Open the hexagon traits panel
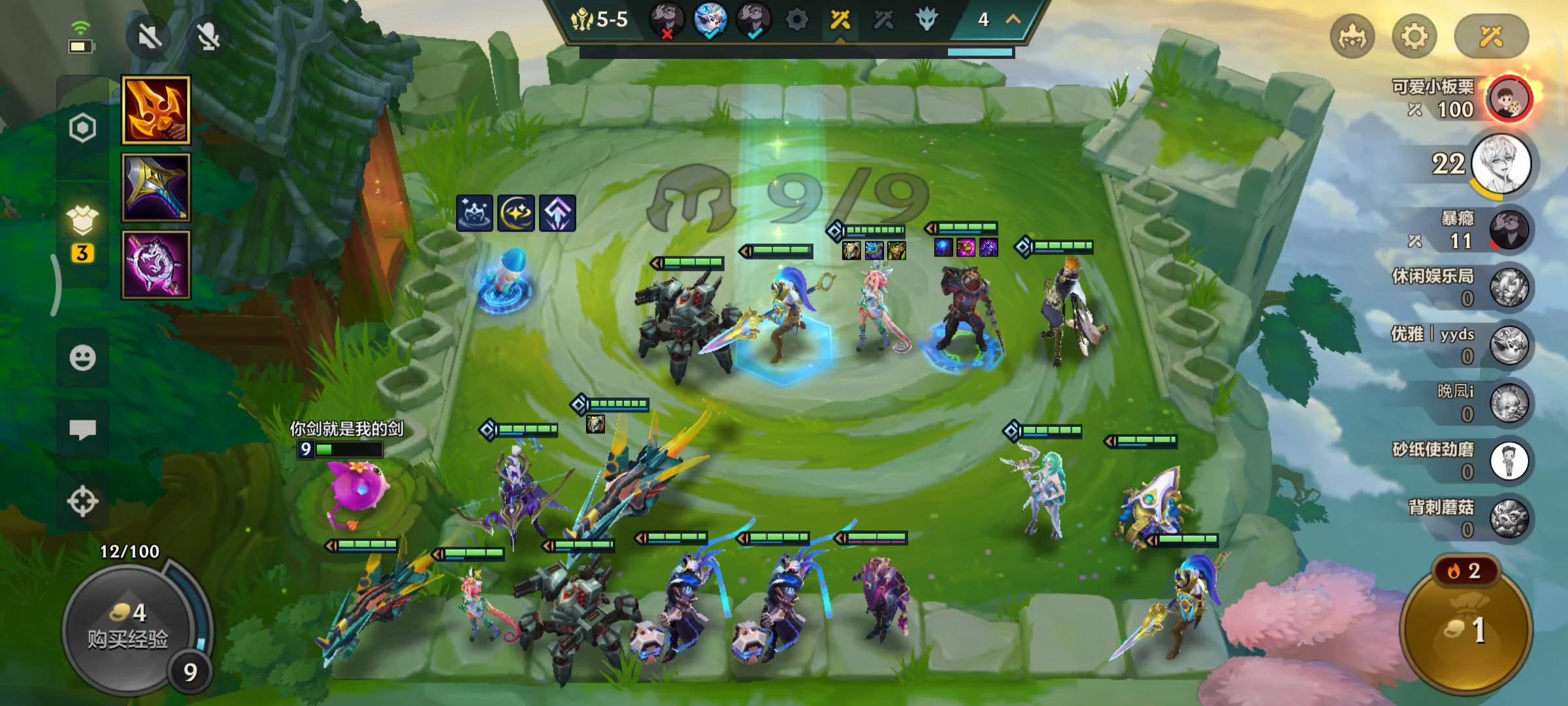The height and width of the screenshot is (706, 1568). (82, 128)
